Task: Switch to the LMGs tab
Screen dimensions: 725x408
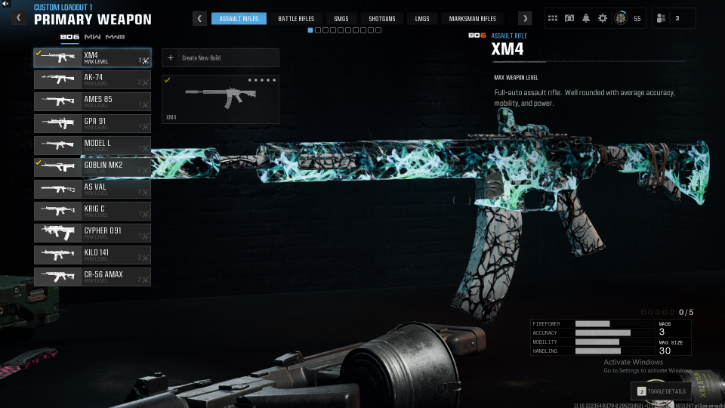Action: (422, 18)
